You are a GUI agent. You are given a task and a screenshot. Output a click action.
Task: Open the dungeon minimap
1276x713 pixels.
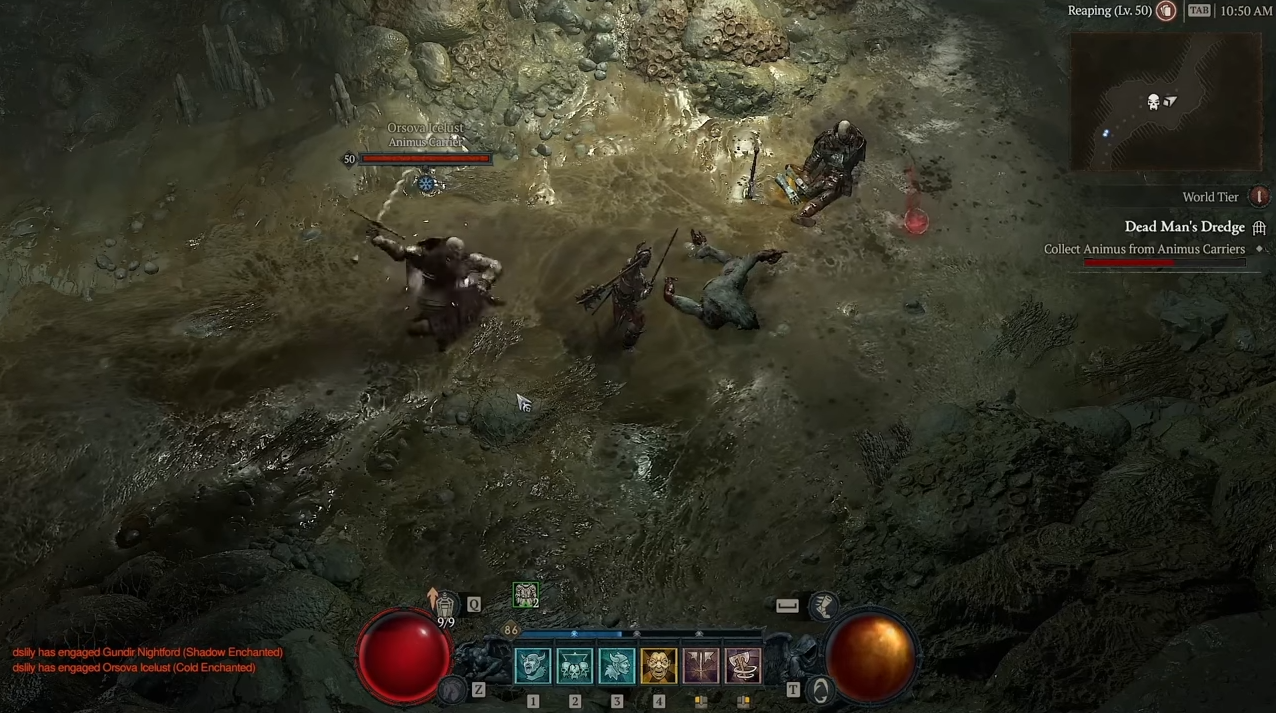click(x=1165, y=102)
